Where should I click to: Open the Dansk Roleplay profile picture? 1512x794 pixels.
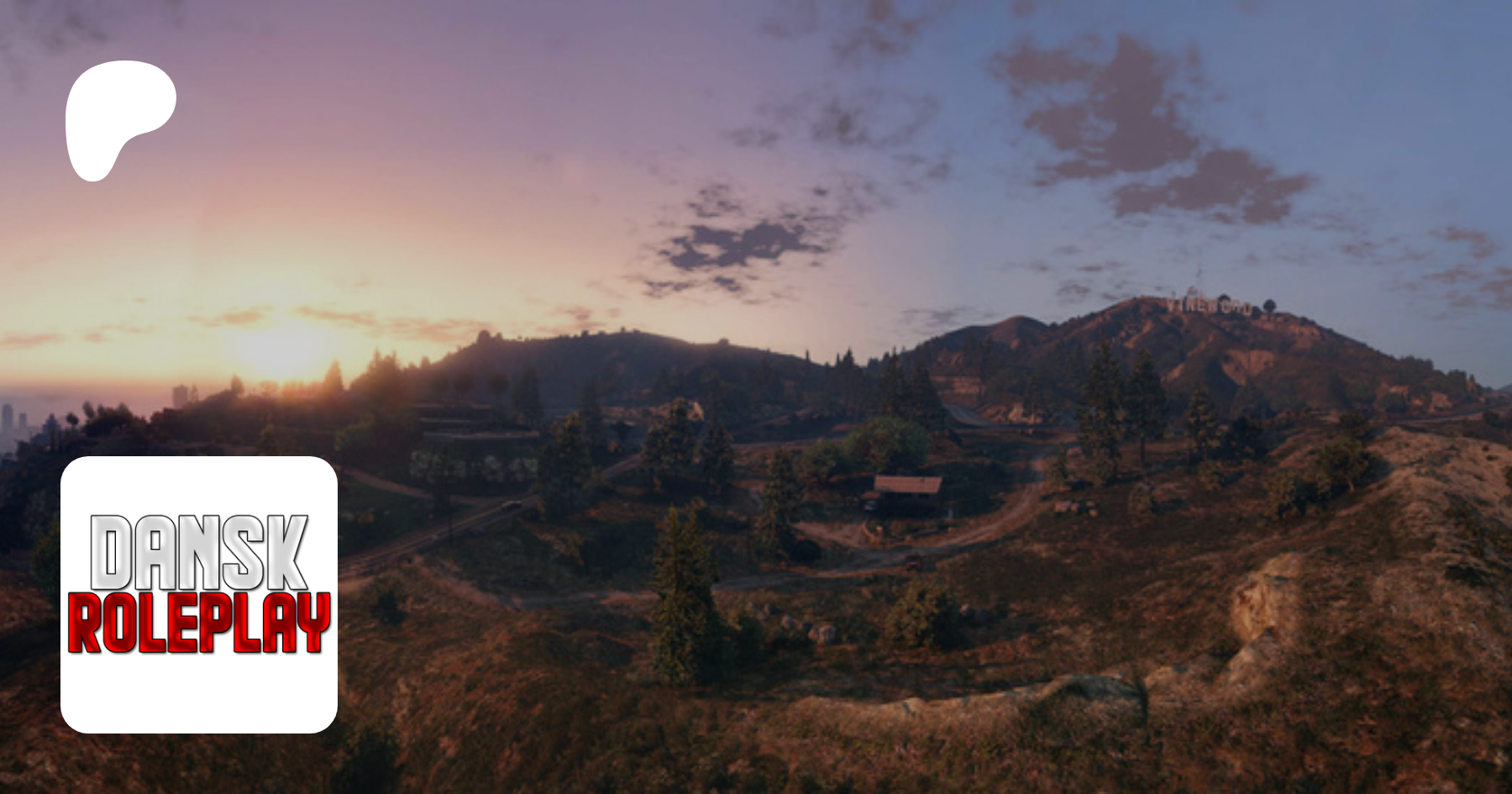[x=199, y=594]
